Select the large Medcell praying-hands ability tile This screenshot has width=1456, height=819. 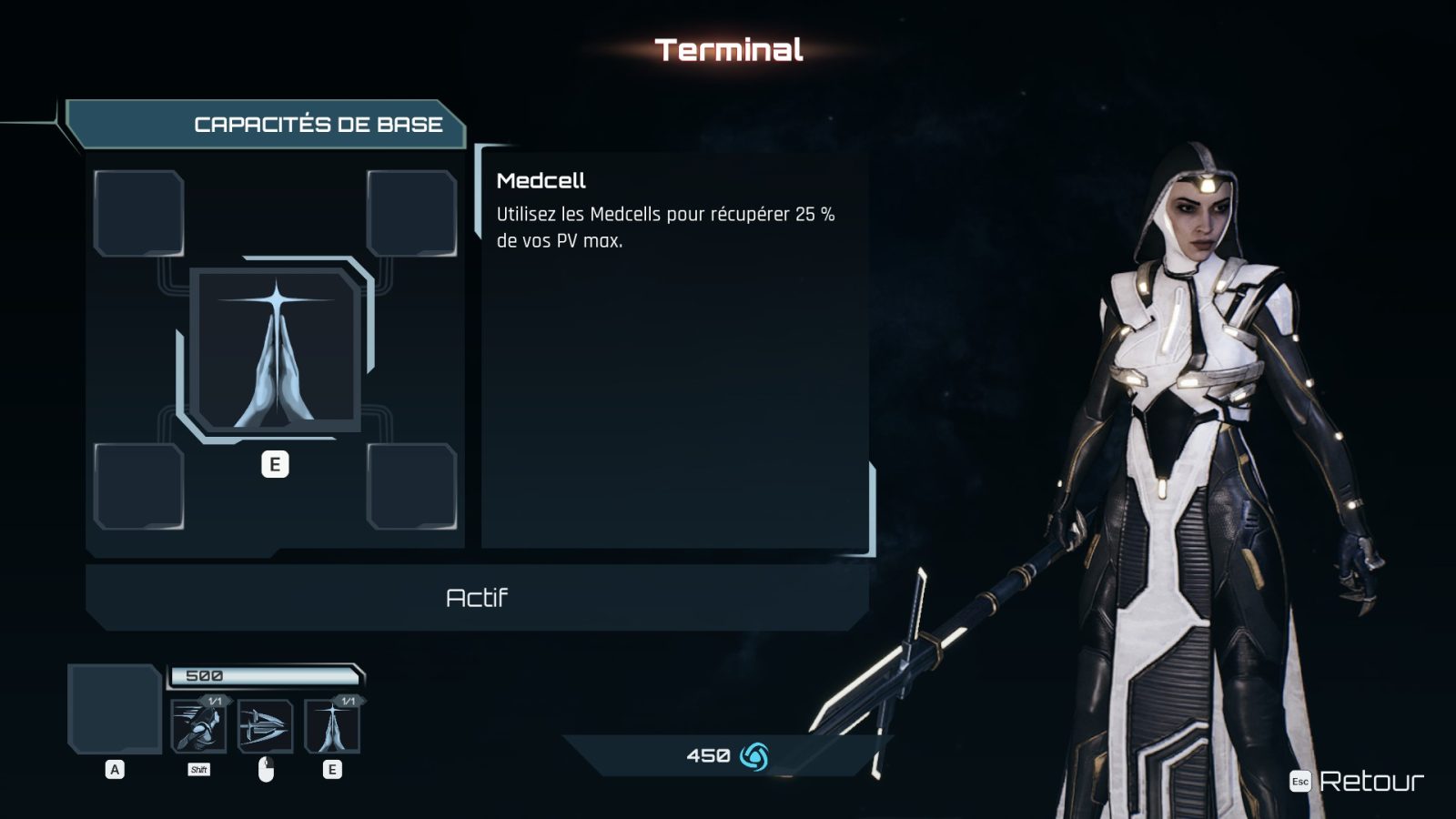click(x=276, y=350)
